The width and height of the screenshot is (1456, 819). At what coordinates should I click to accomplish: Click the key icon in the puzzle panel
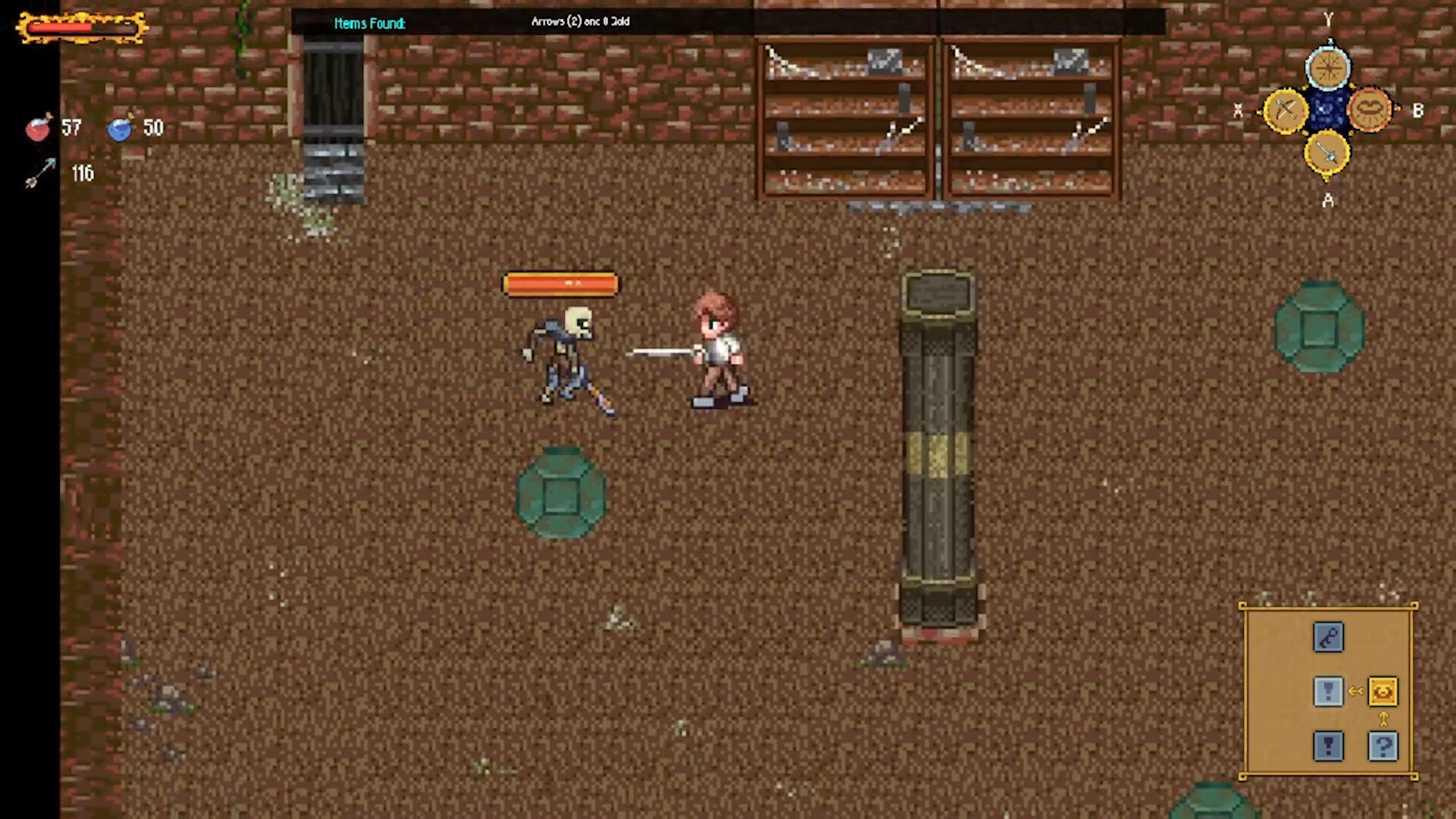[1328, 637]
